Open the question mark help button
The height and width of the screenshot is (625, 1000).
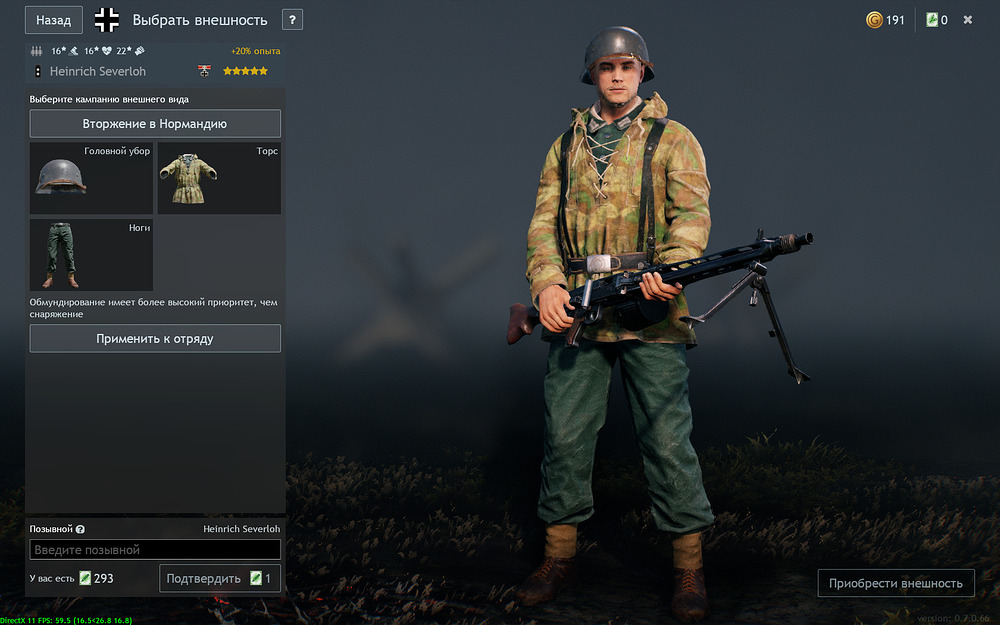click(292, 20)
